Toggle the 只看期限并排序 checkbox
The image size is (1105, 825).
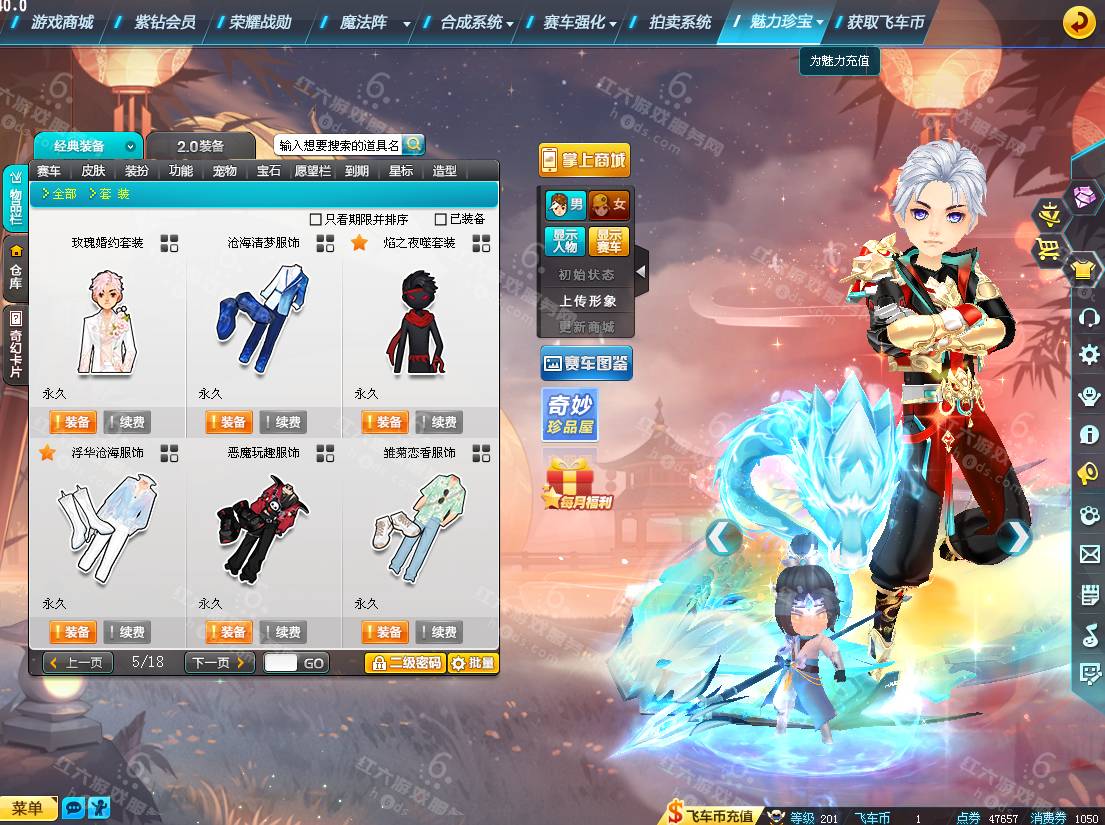pyautogui.click(x=316, y=219)
